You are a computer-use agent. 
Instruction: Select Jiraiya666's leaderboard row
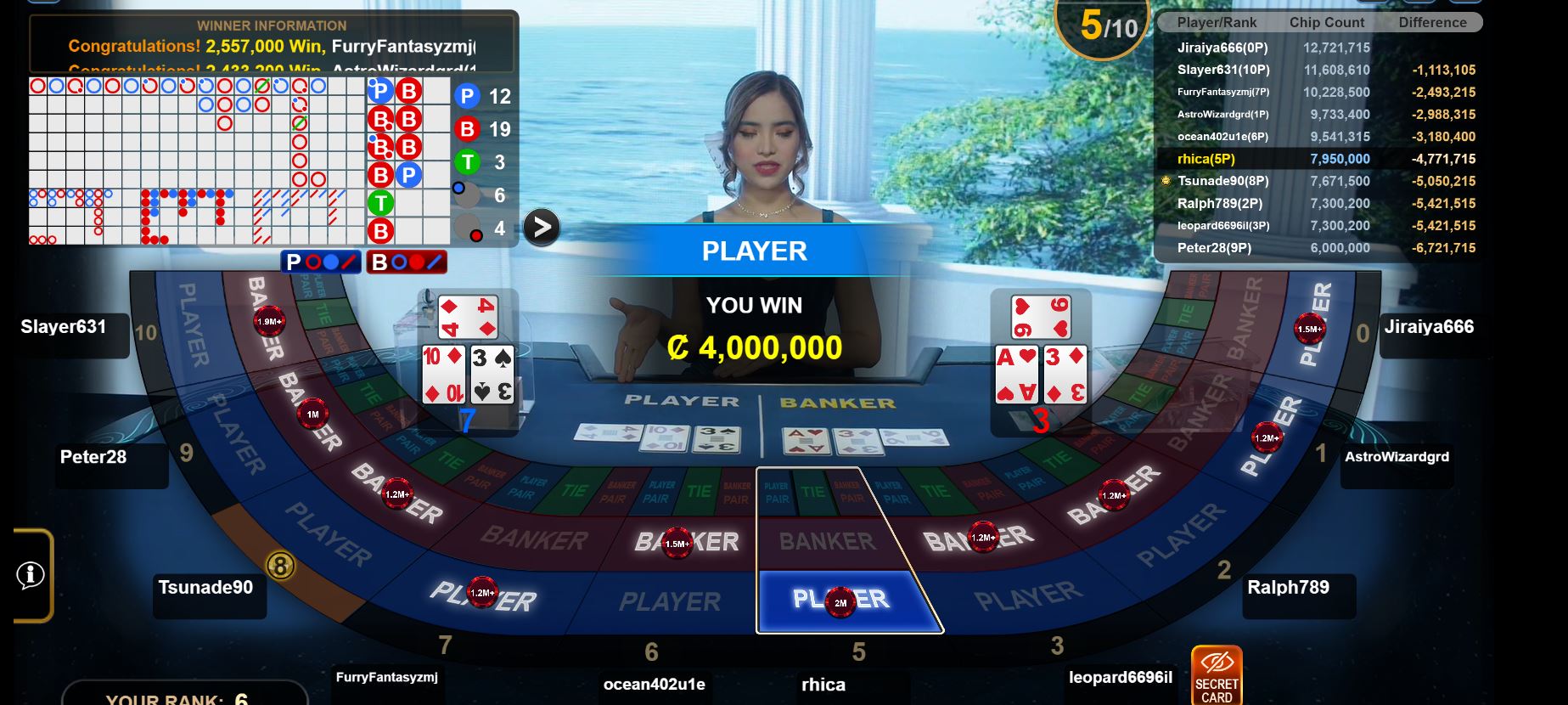click(x=1318, y=48)
